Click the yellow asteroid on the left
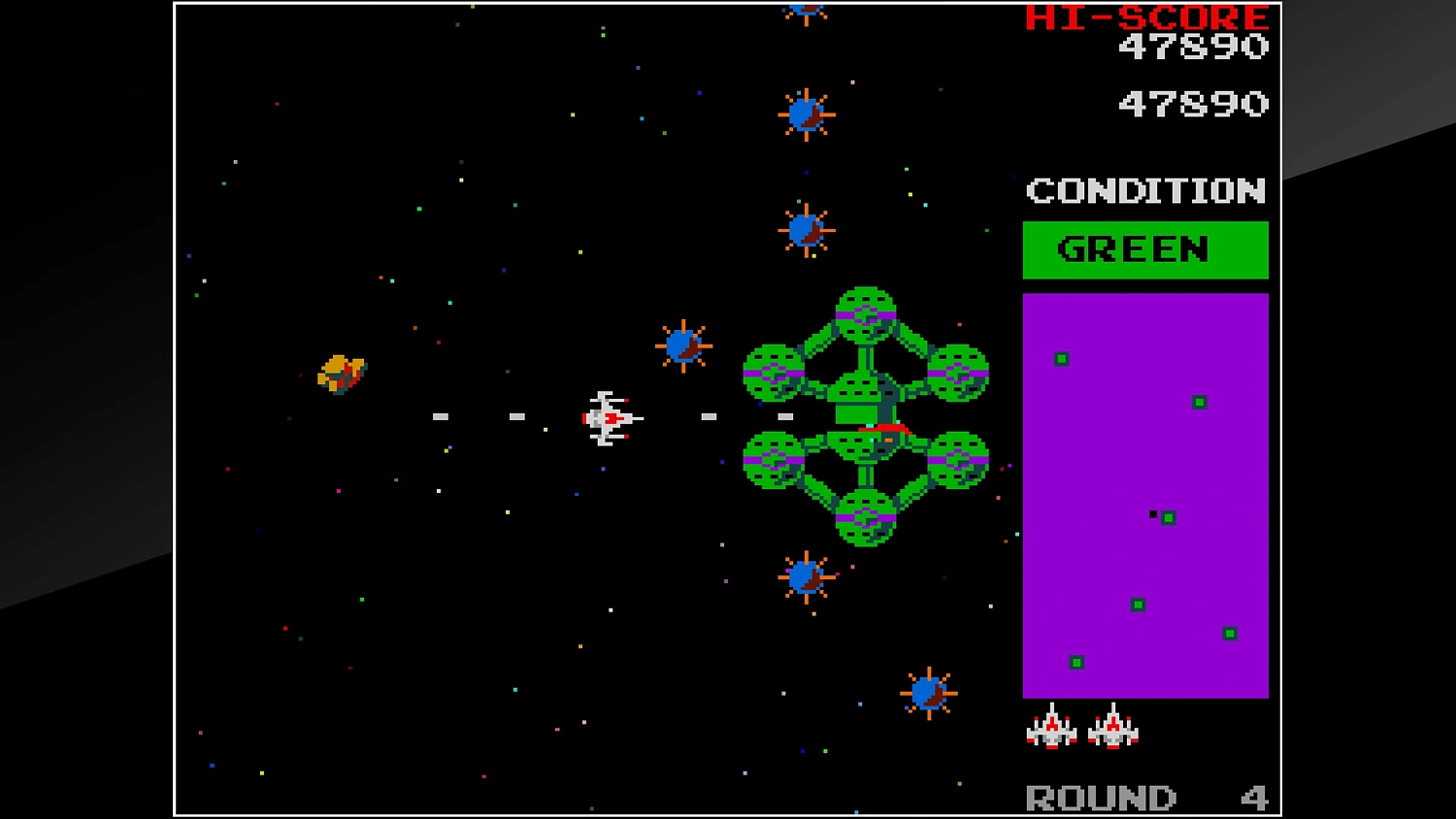 (x=342, y=374)
